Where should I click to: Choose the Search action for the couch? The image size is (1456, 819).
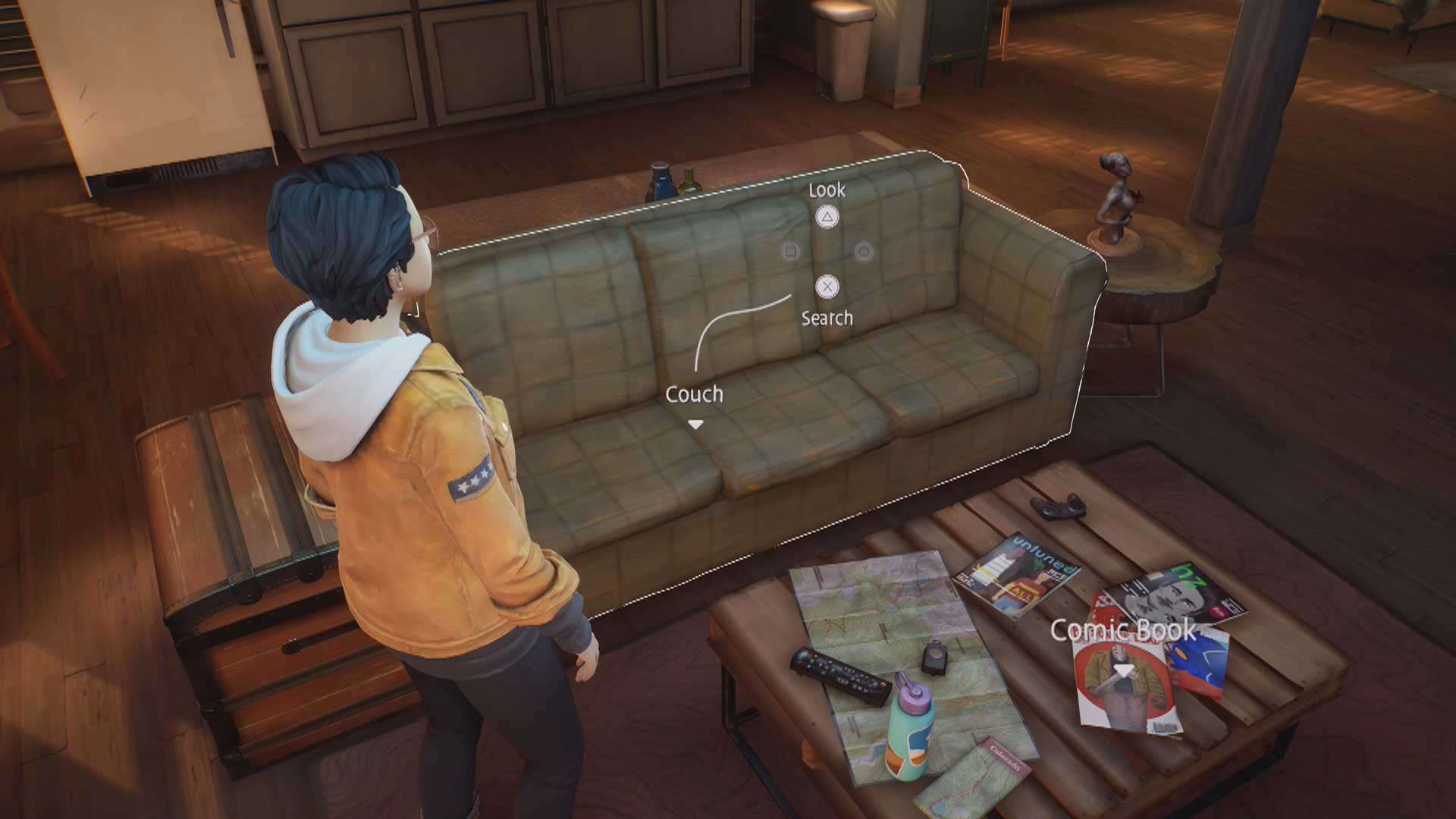point(827,287)
